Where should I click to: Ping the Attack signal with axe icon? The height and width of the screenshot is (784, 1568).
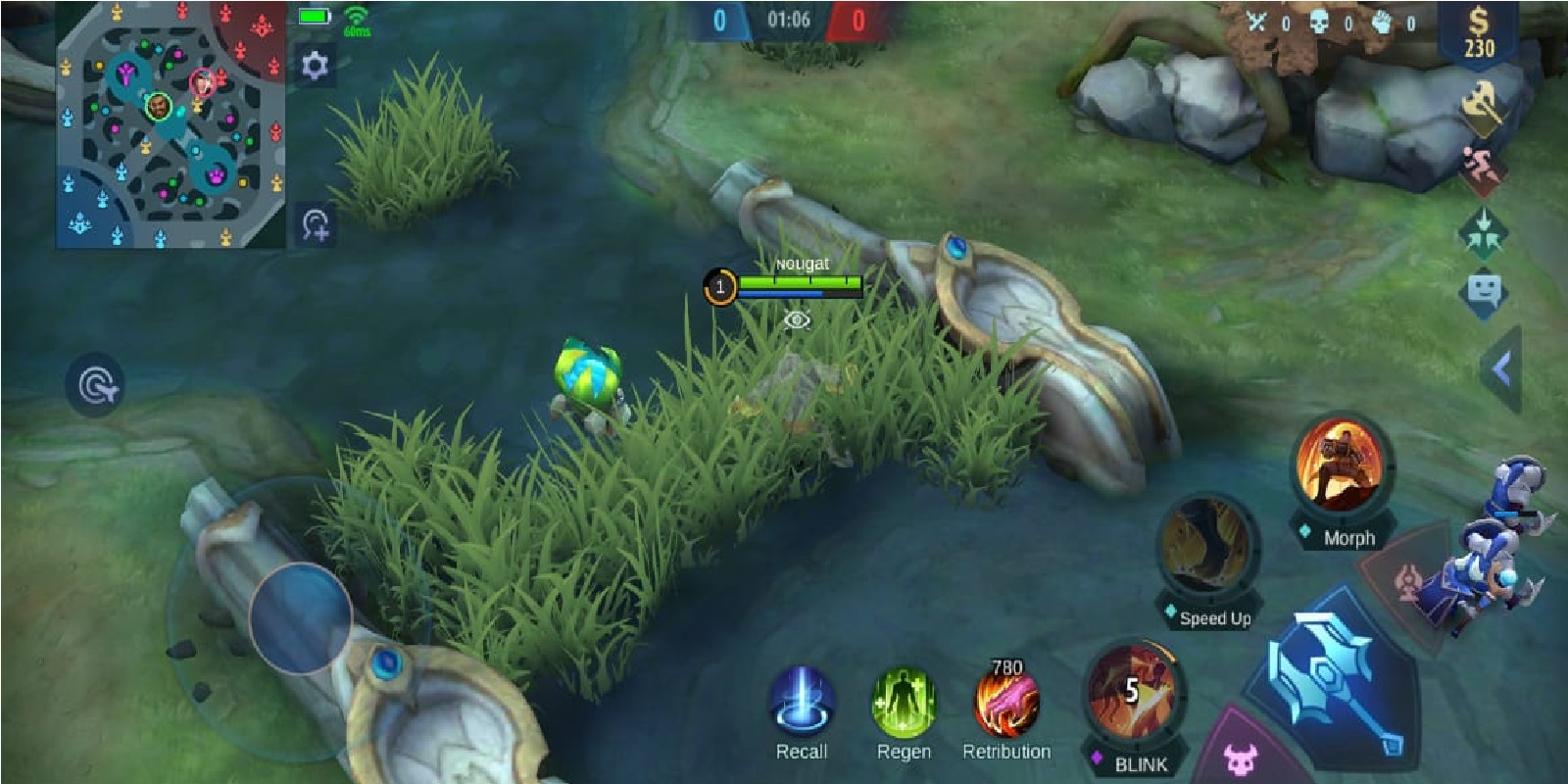tap(1485, 103)
